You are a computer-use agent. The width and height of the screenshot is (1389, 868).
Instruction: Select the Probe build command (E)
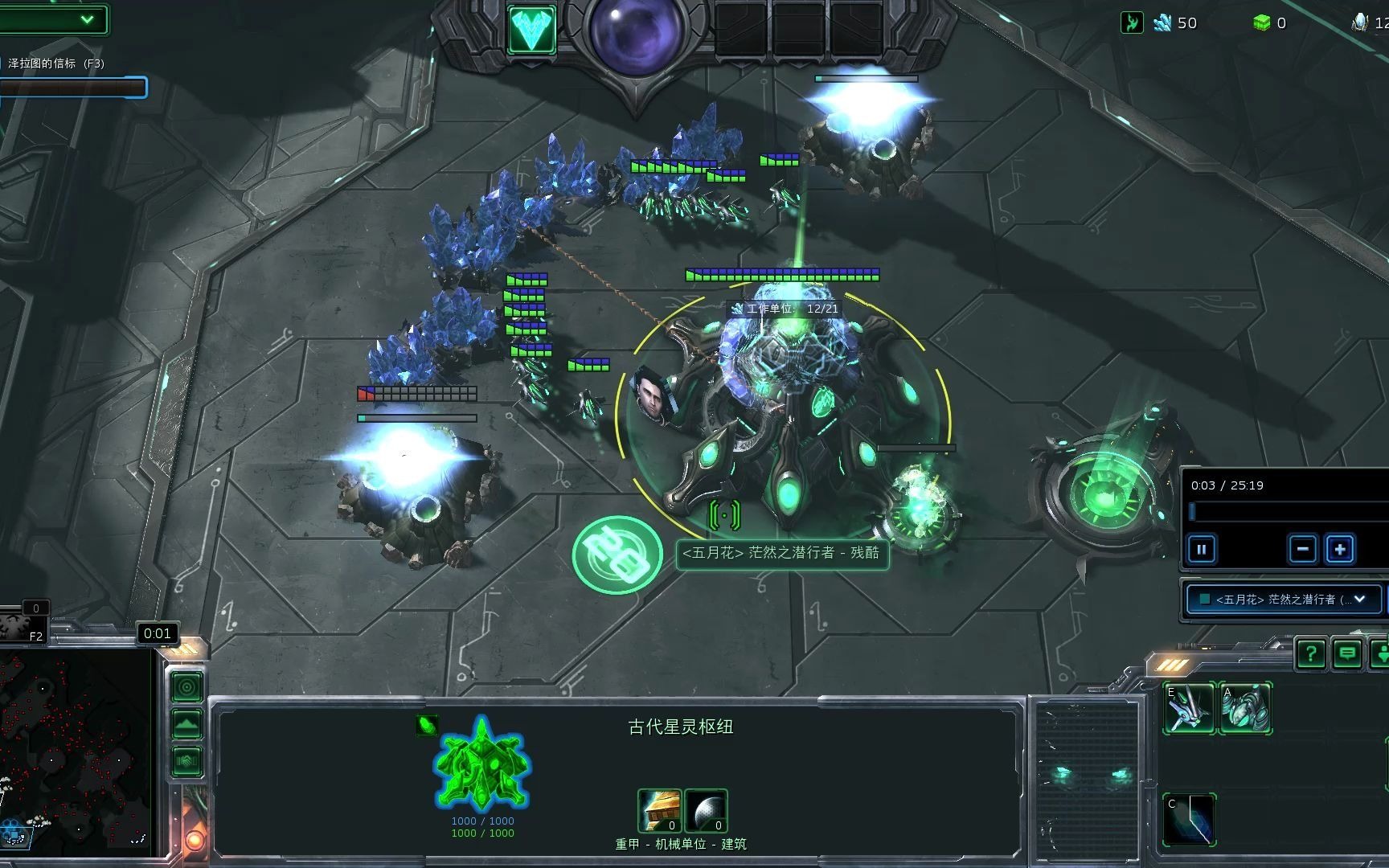click(x=1189, y=708)
